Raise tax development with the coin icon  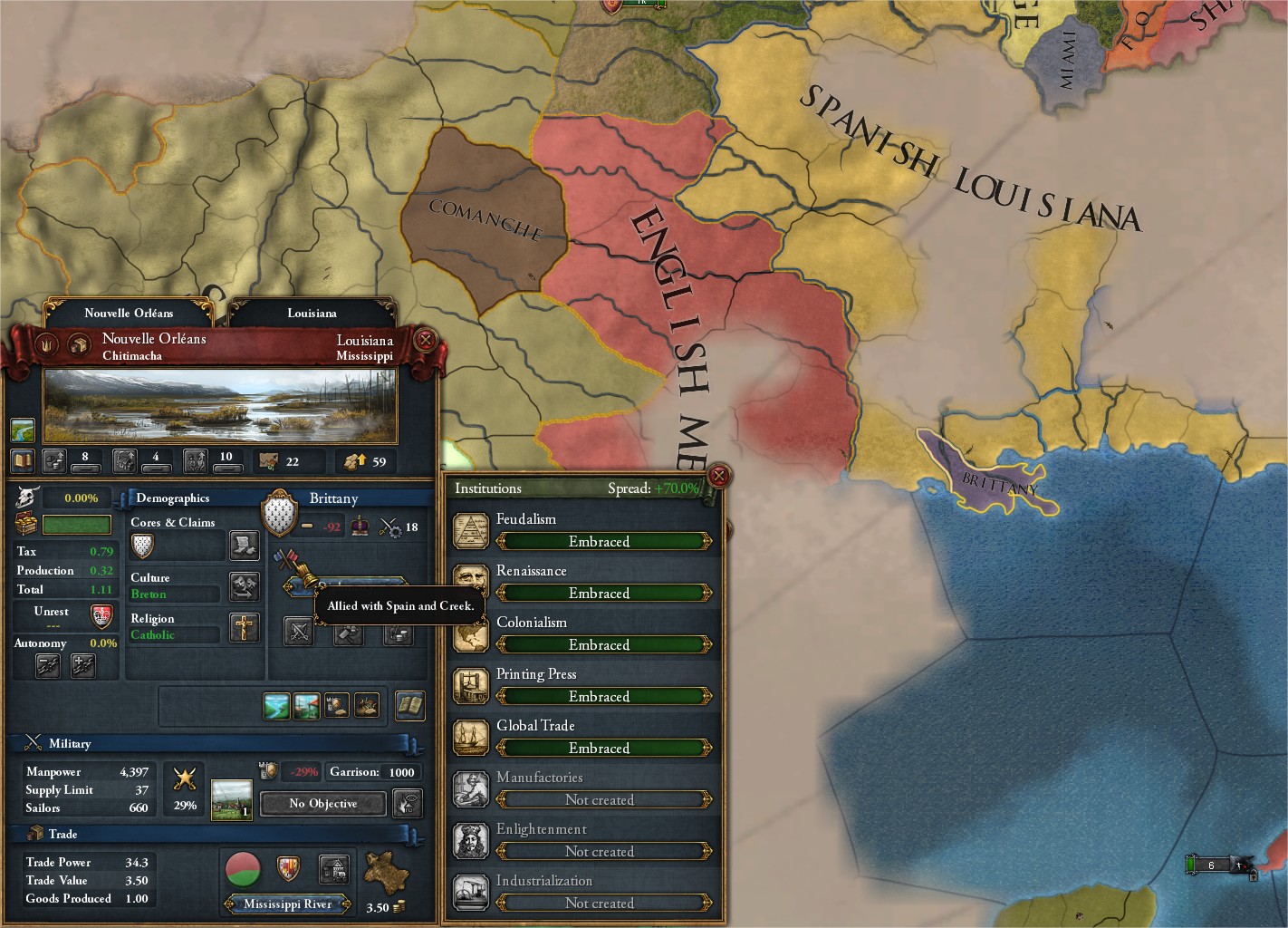tap(54, 459)
